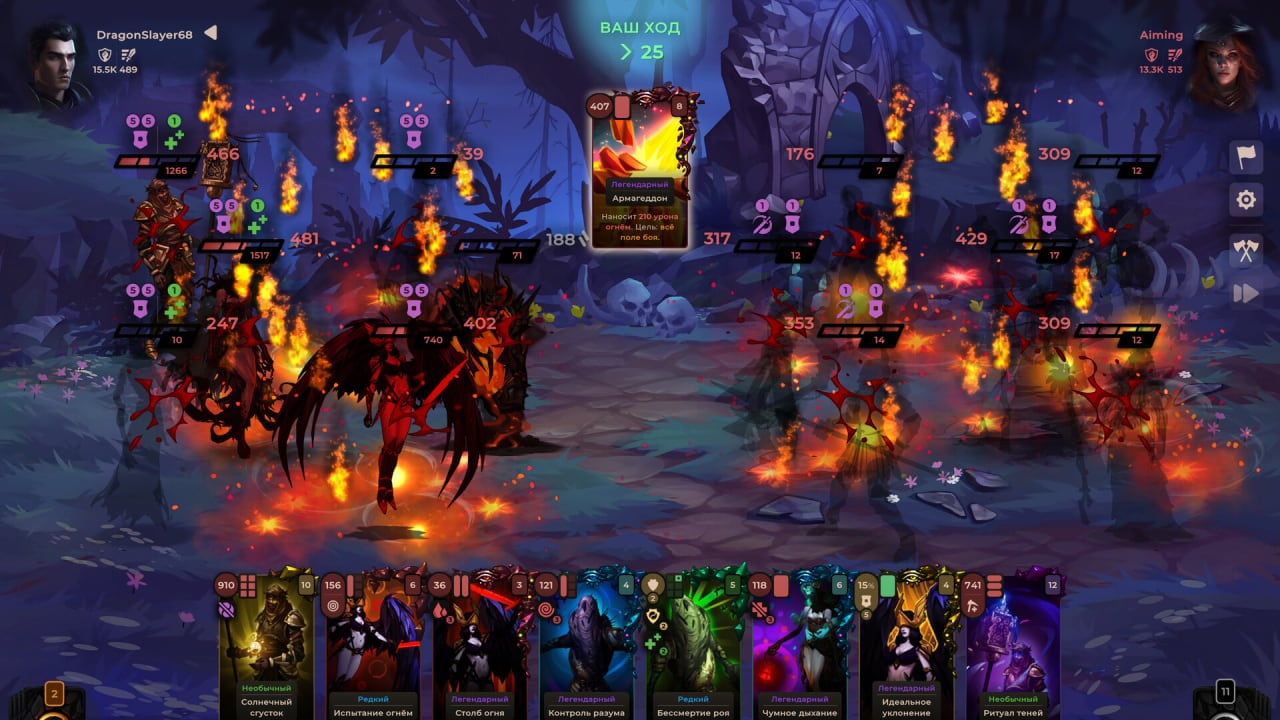1280x720 pixels.
Task: Open settings with the gear icon
Action: click(x=1246, y=201)
